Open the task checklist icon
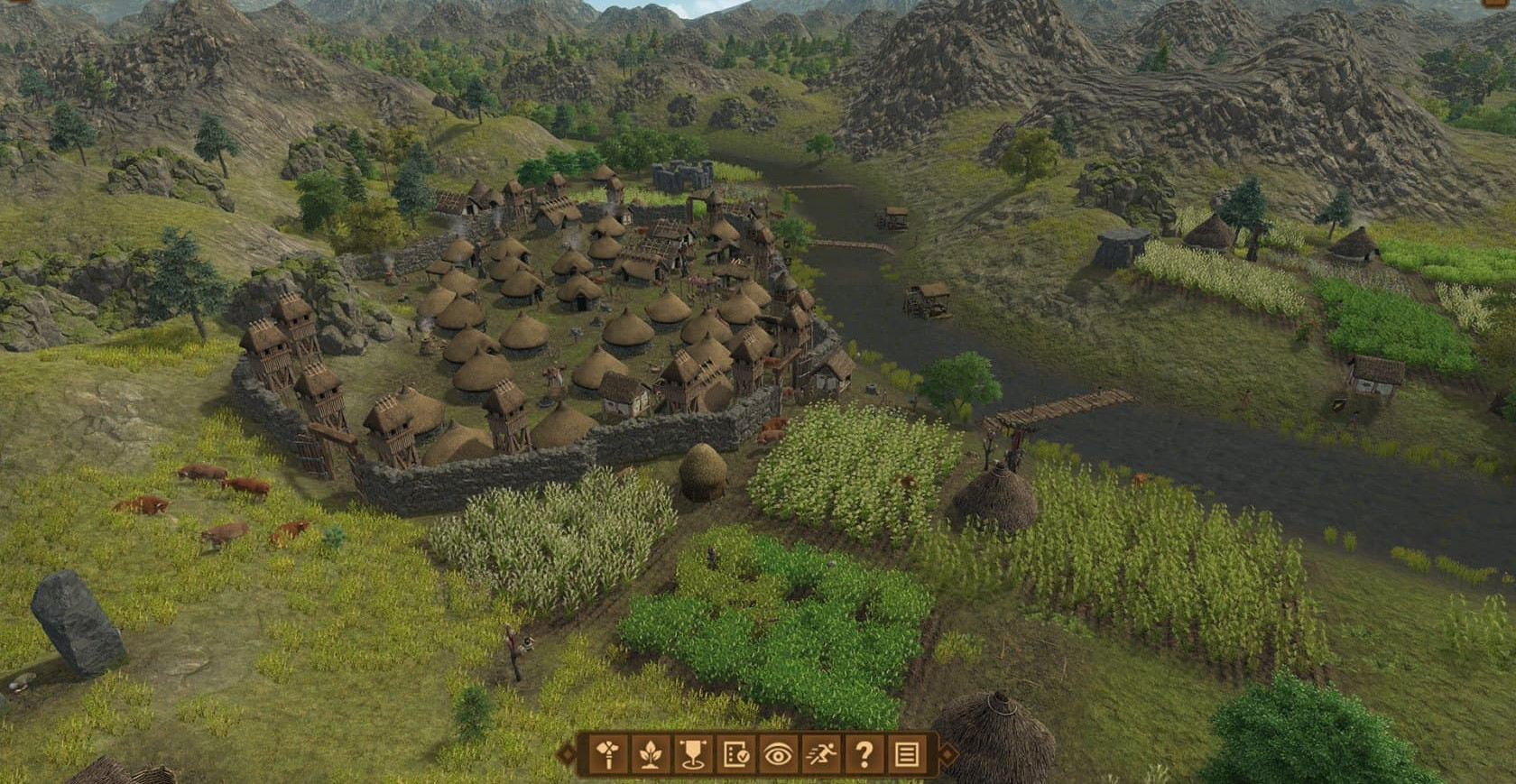Viewport: 1516px width, 784px height. 735,753
